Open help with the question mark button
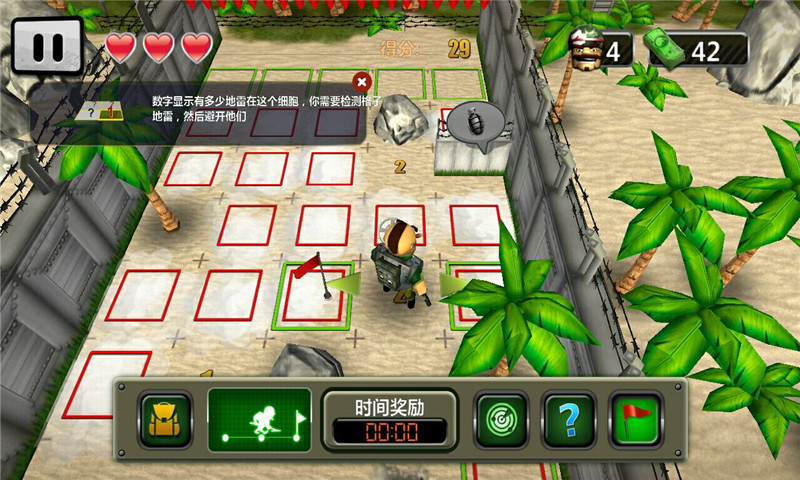800x480 pixels. 569,419
